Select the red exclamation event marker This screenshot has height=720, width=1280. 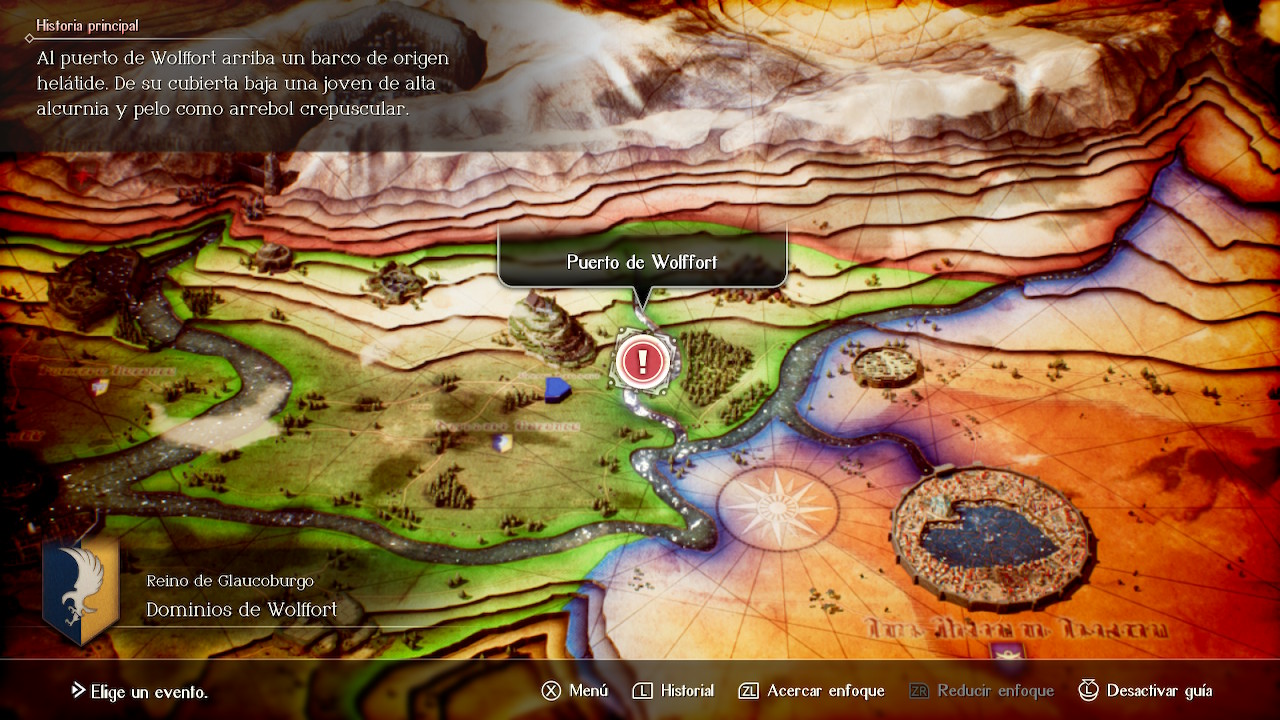click(x=643, y=360)
